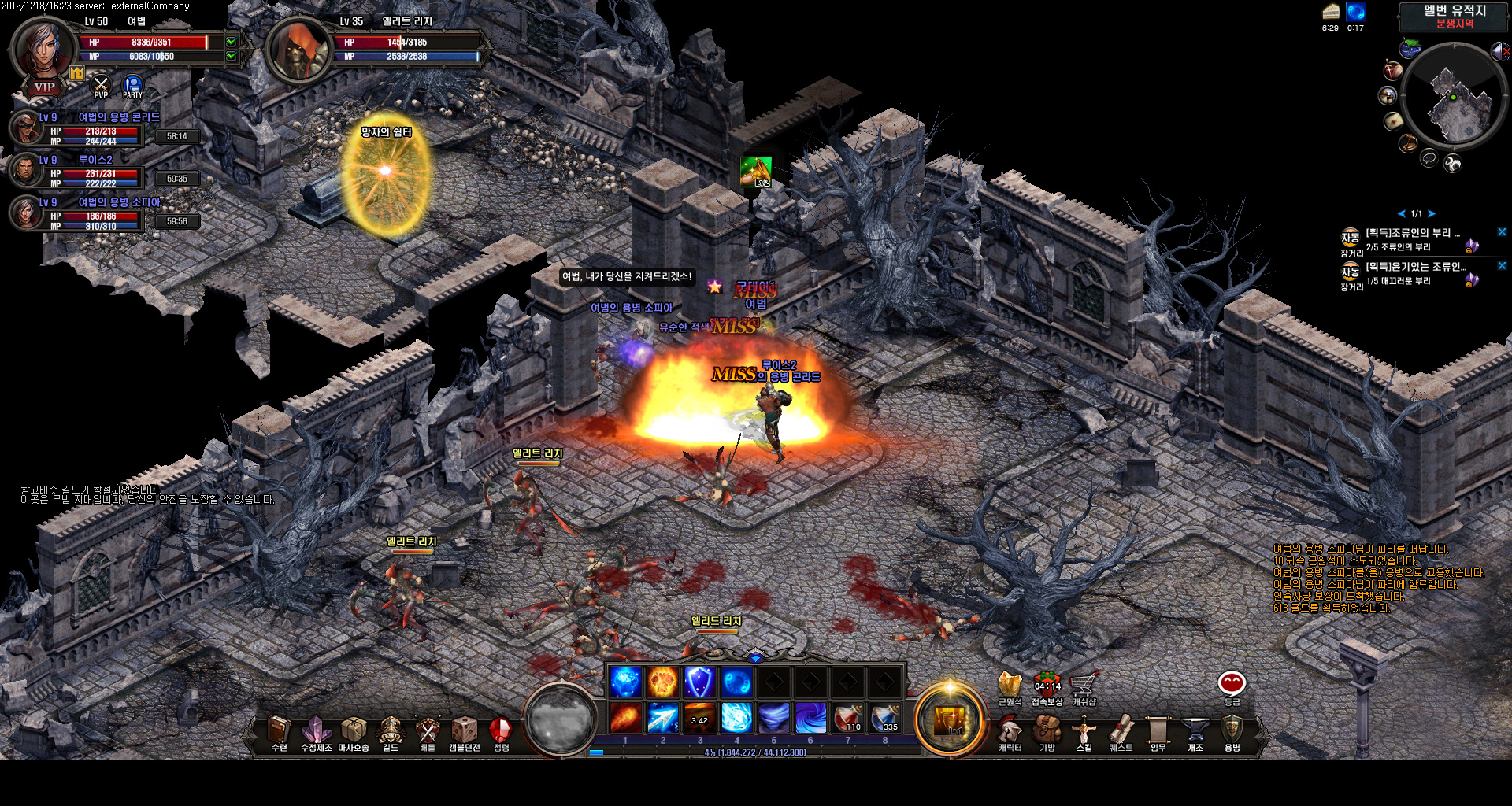Viewport: 1512px width, 806px height.
Task: Use the blue mana potion slot
Action: 885,717
